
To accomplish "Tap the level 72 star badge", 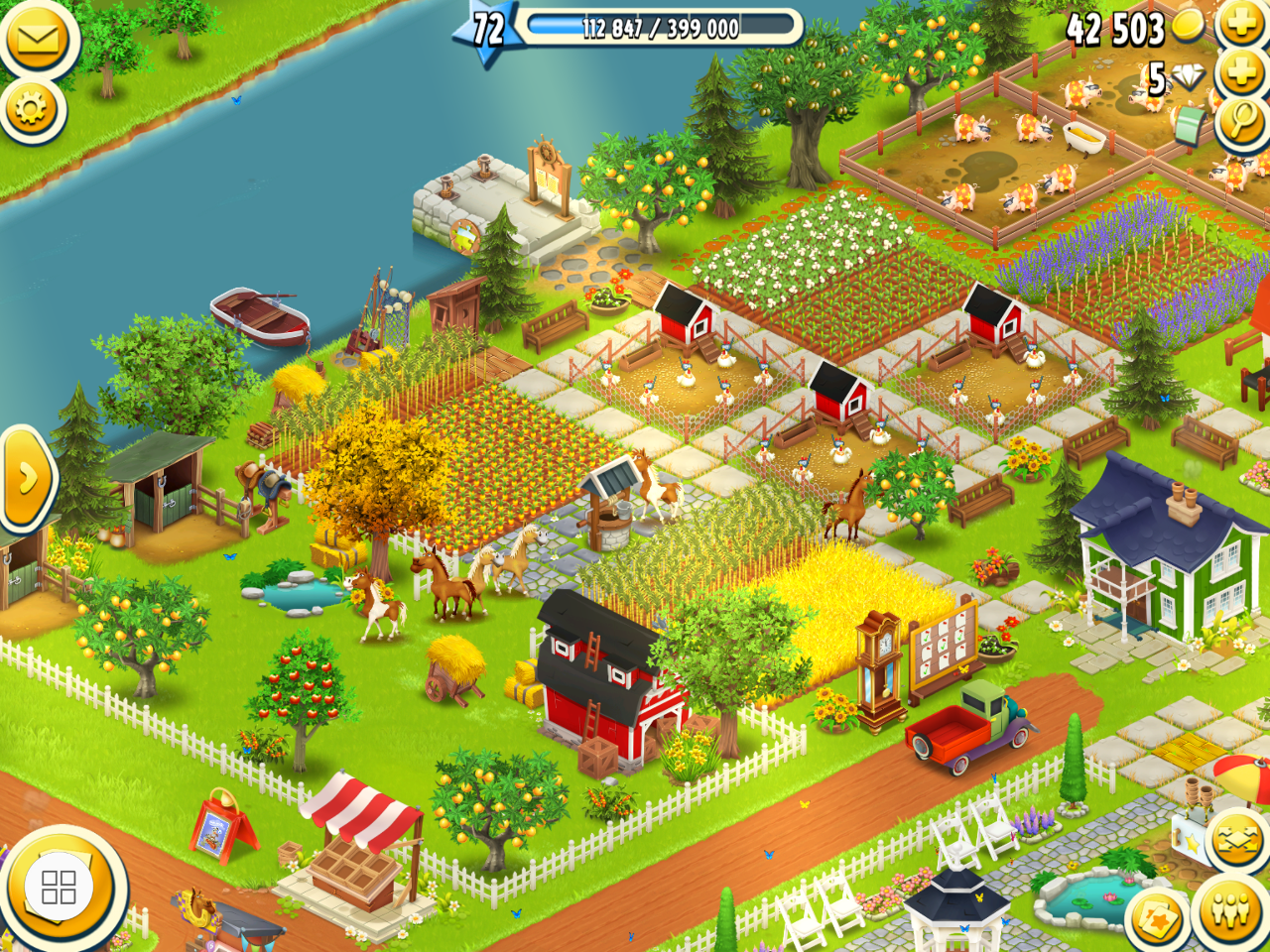I will (x=487, y=30).
